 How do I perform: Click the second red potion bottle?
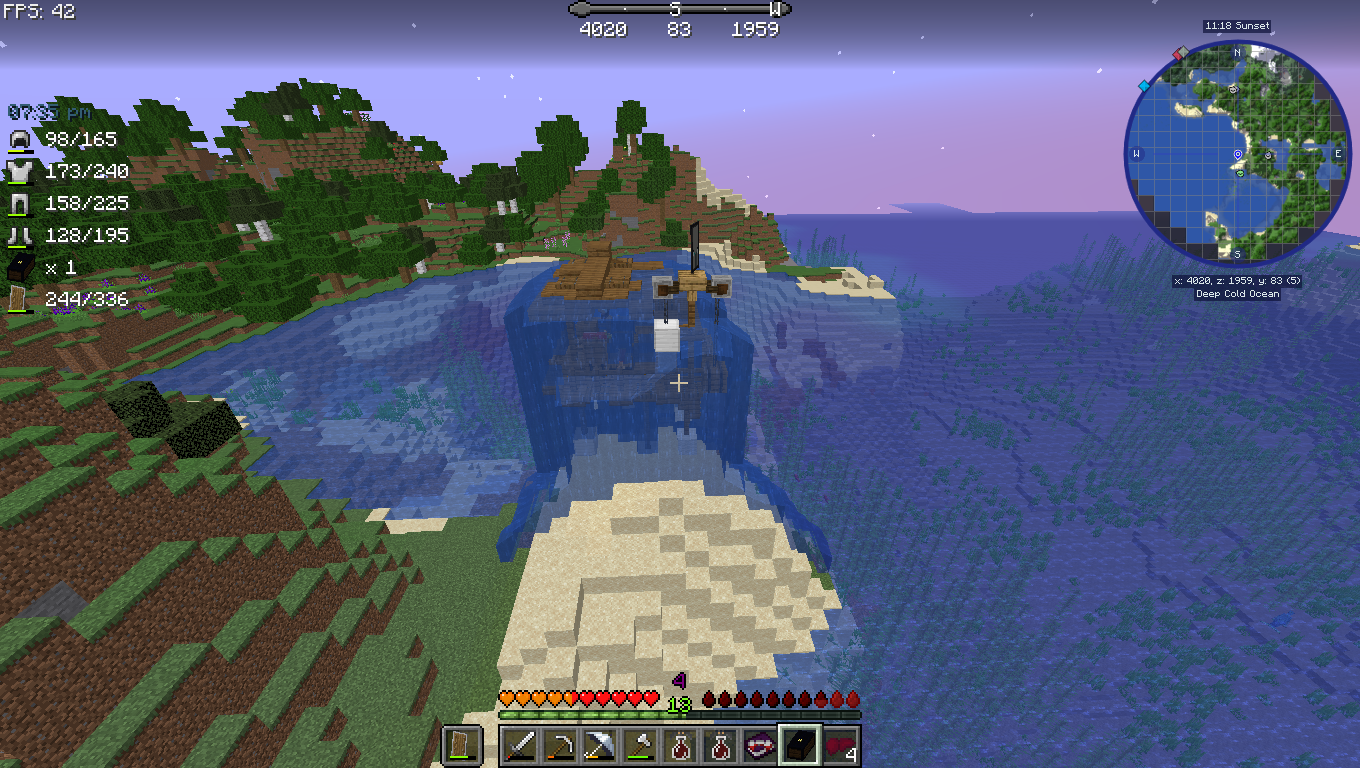tap(720, 747)
